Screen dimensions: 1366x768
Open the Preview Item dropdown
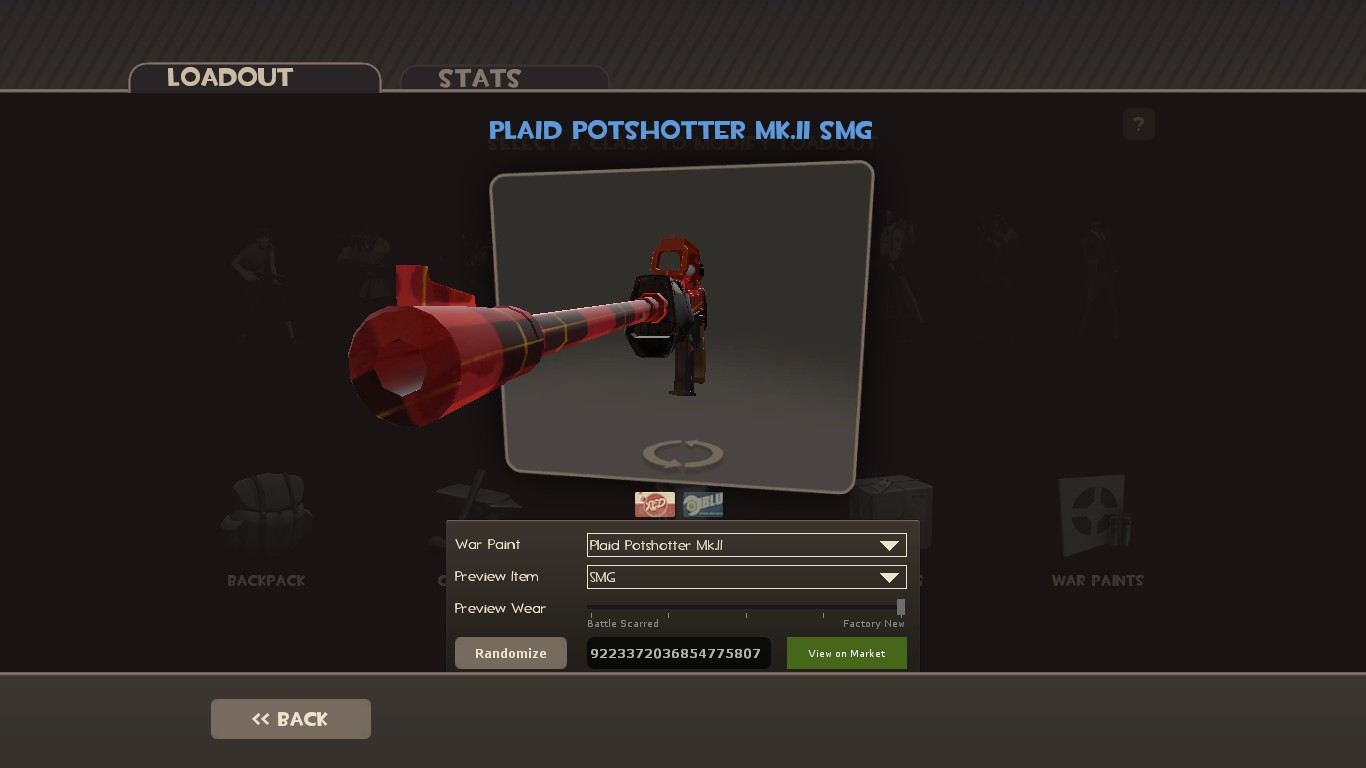[x=746, y=577]
